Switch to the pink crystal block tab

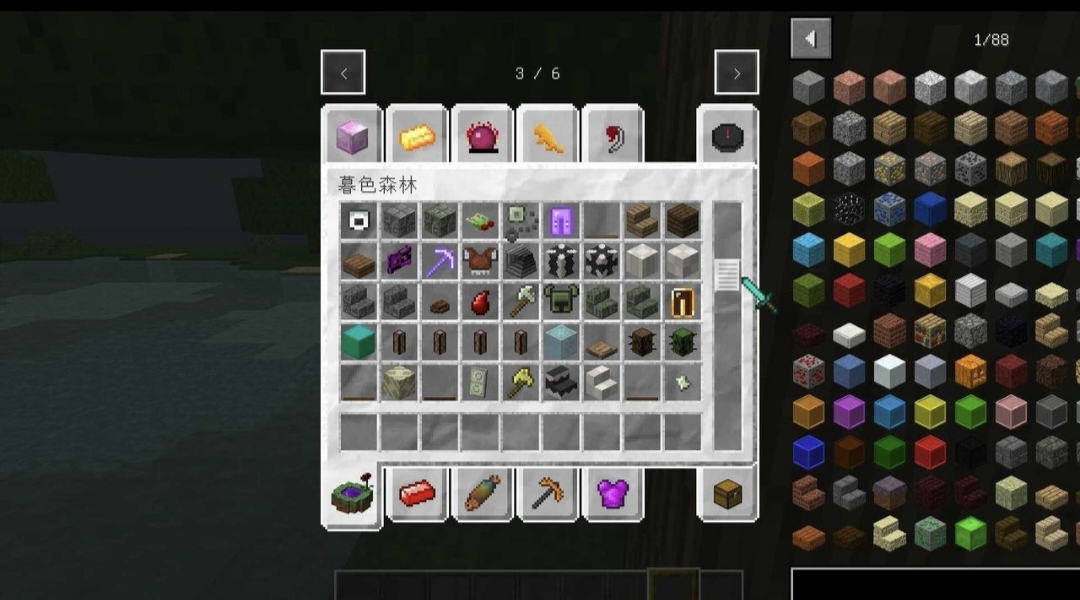tap(351, 137)
